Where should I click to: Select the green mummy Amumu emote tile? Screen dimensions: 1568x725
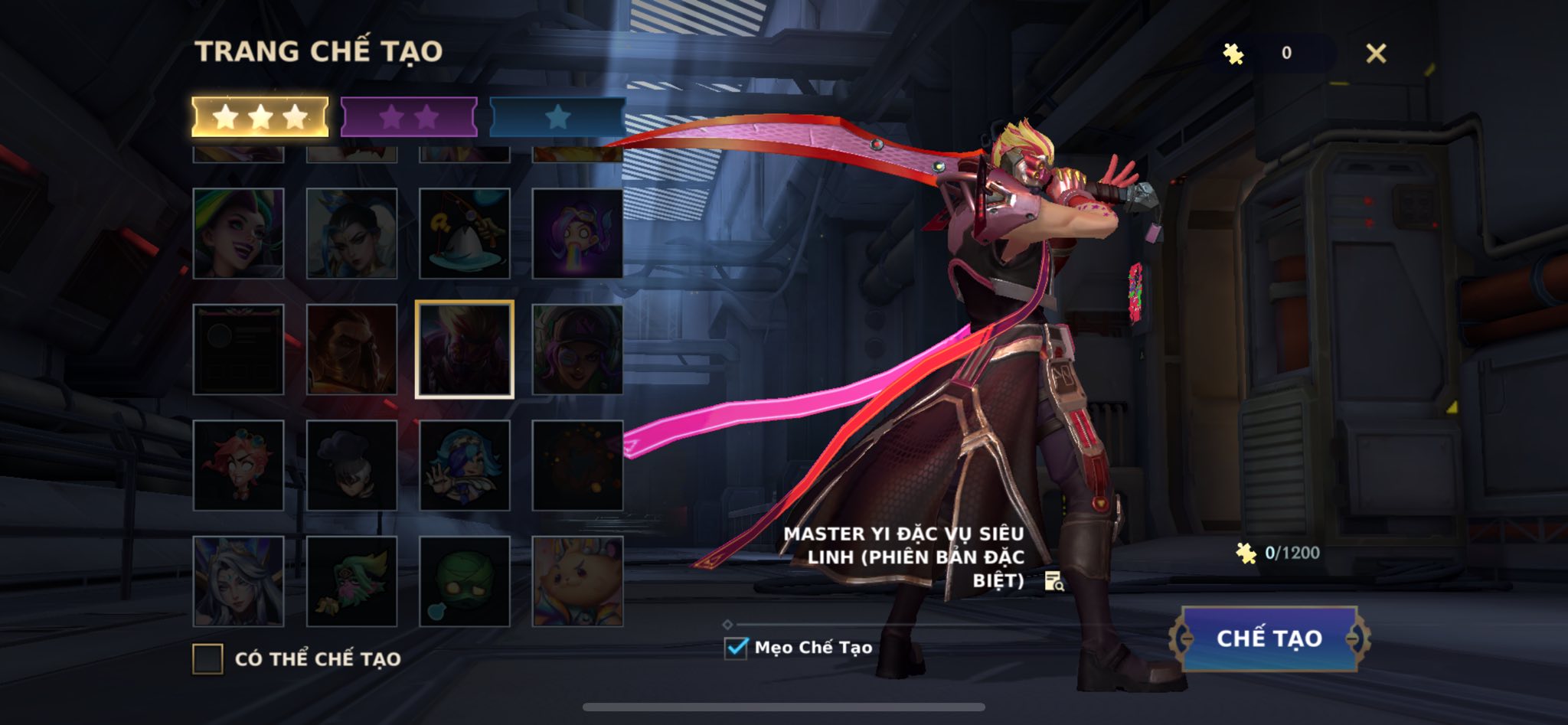(x=464, y=581)
